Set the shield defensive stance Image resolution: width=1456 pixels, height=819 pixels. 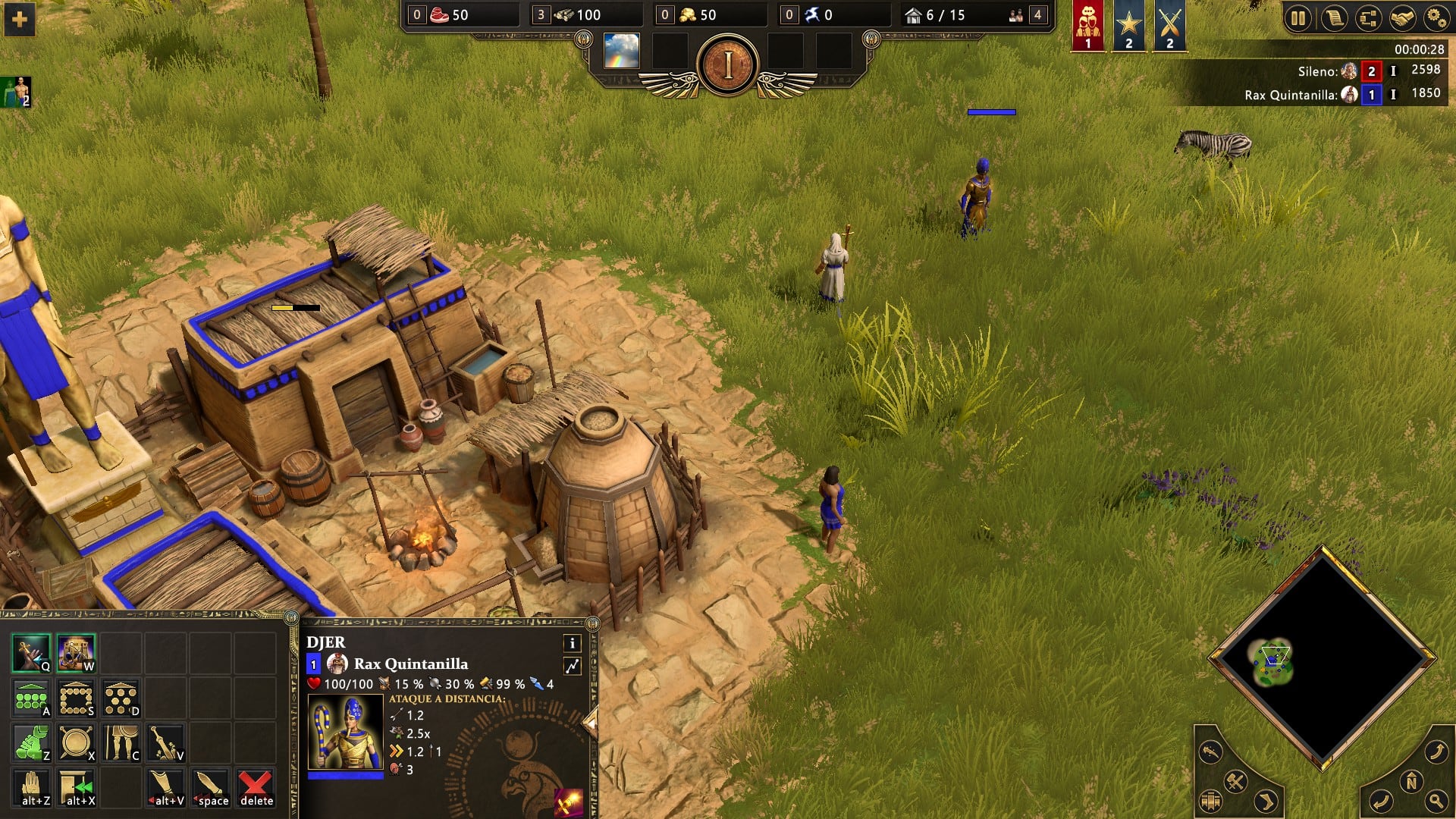click(x=76, y=743)
